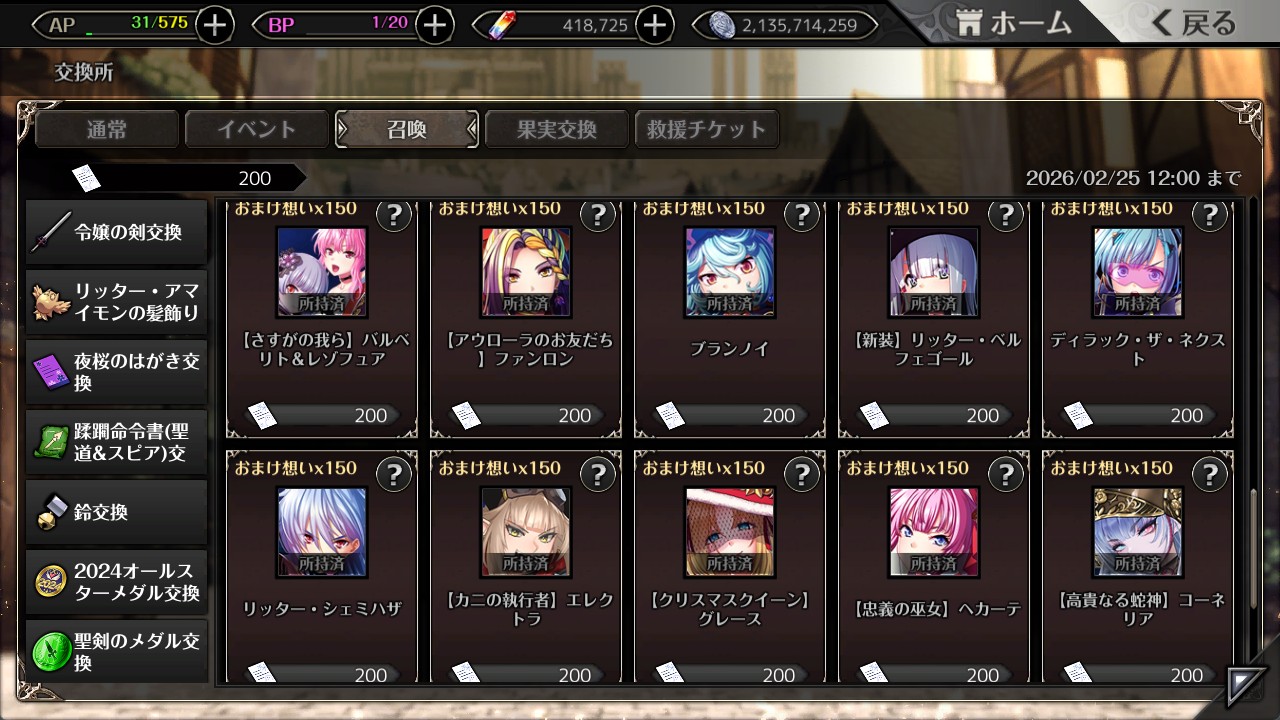Image resolution: width=1280 pixels, height=720 pixels.
Task: Select 【忠義の巫女】ヘカーテ portrait
Action: [x=934, y=532]
